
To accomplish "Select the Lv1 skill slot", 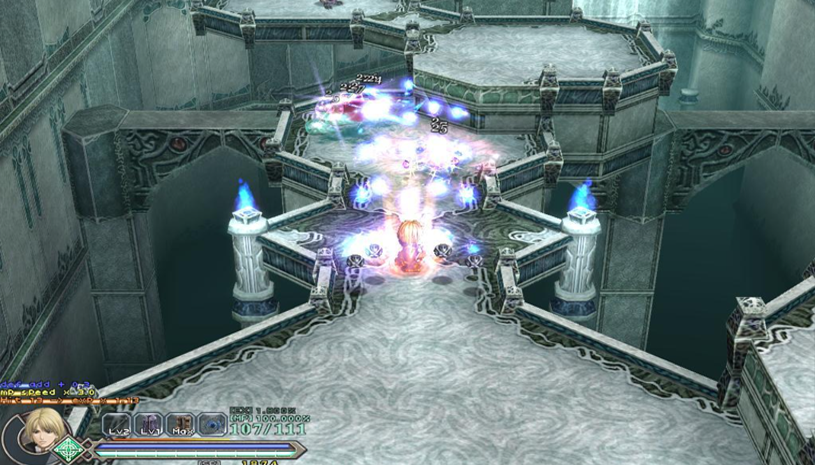I will (x=148, y=425).
